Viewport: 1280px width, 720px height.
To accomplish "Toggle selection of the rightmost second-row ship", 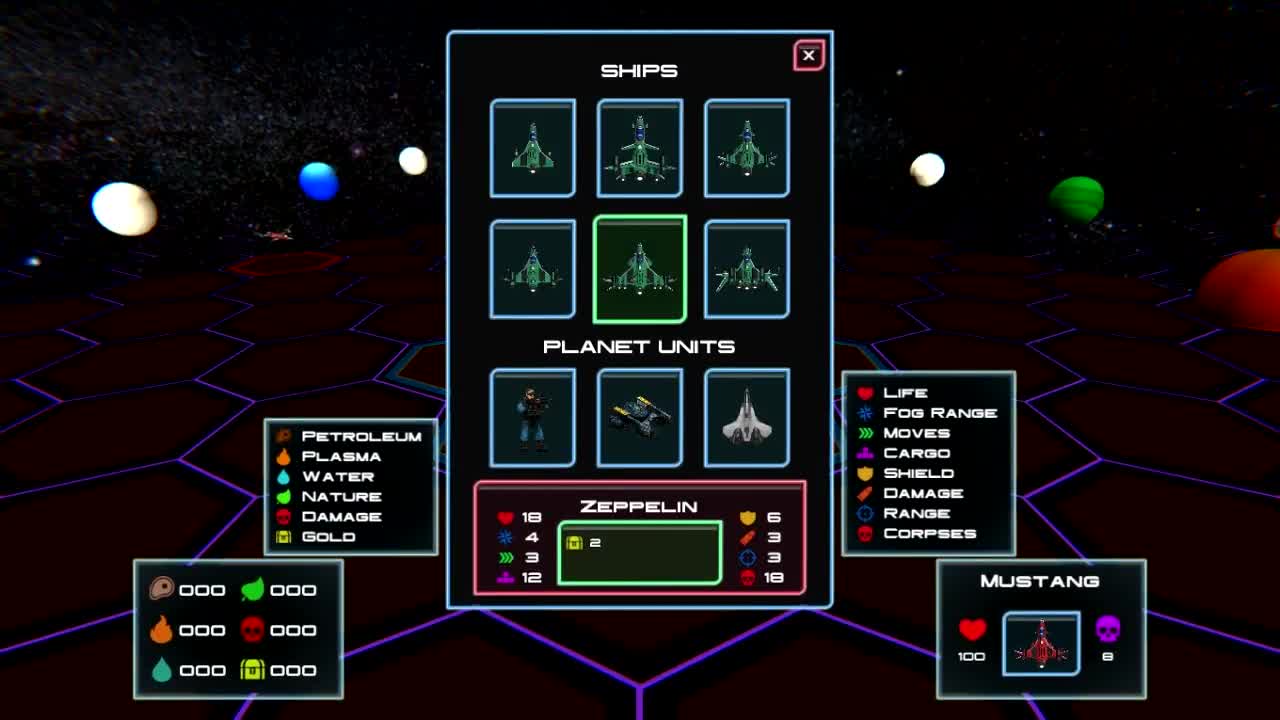I will pyautogui.click(x=747, y=268).
